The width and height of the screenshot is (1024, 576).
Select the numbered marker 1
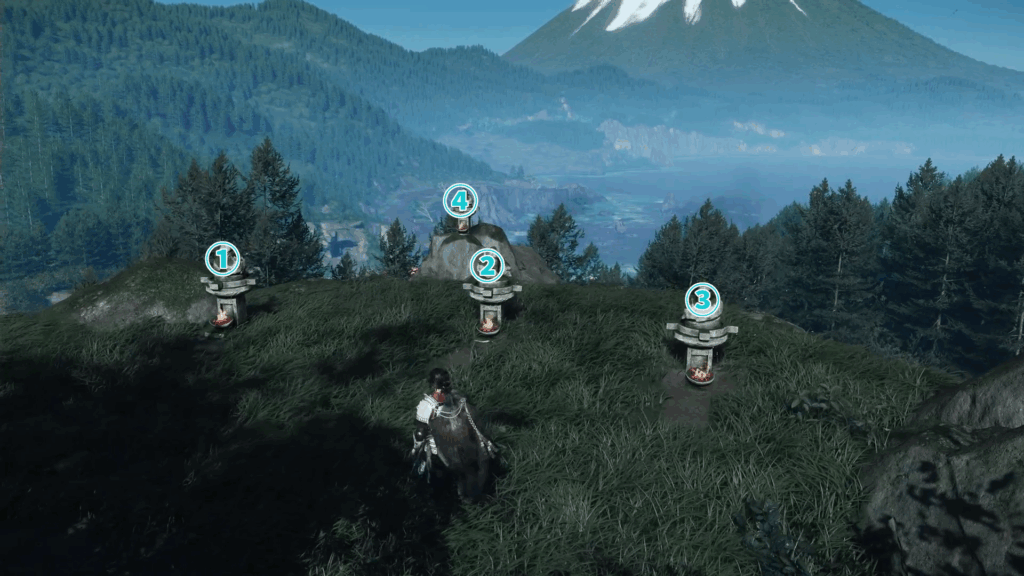(222, 259)
